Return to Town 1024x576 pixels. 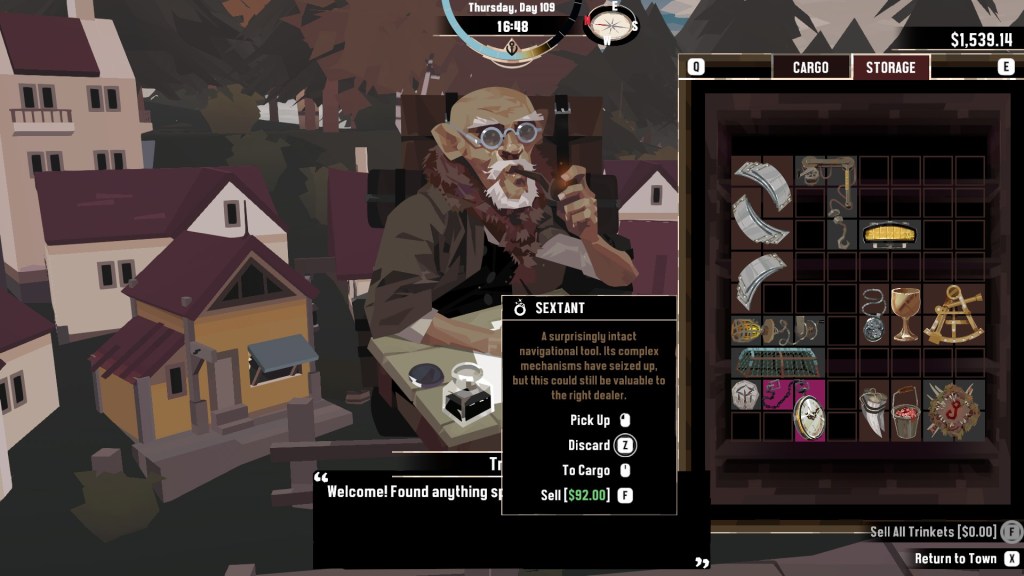click(955, 558)
